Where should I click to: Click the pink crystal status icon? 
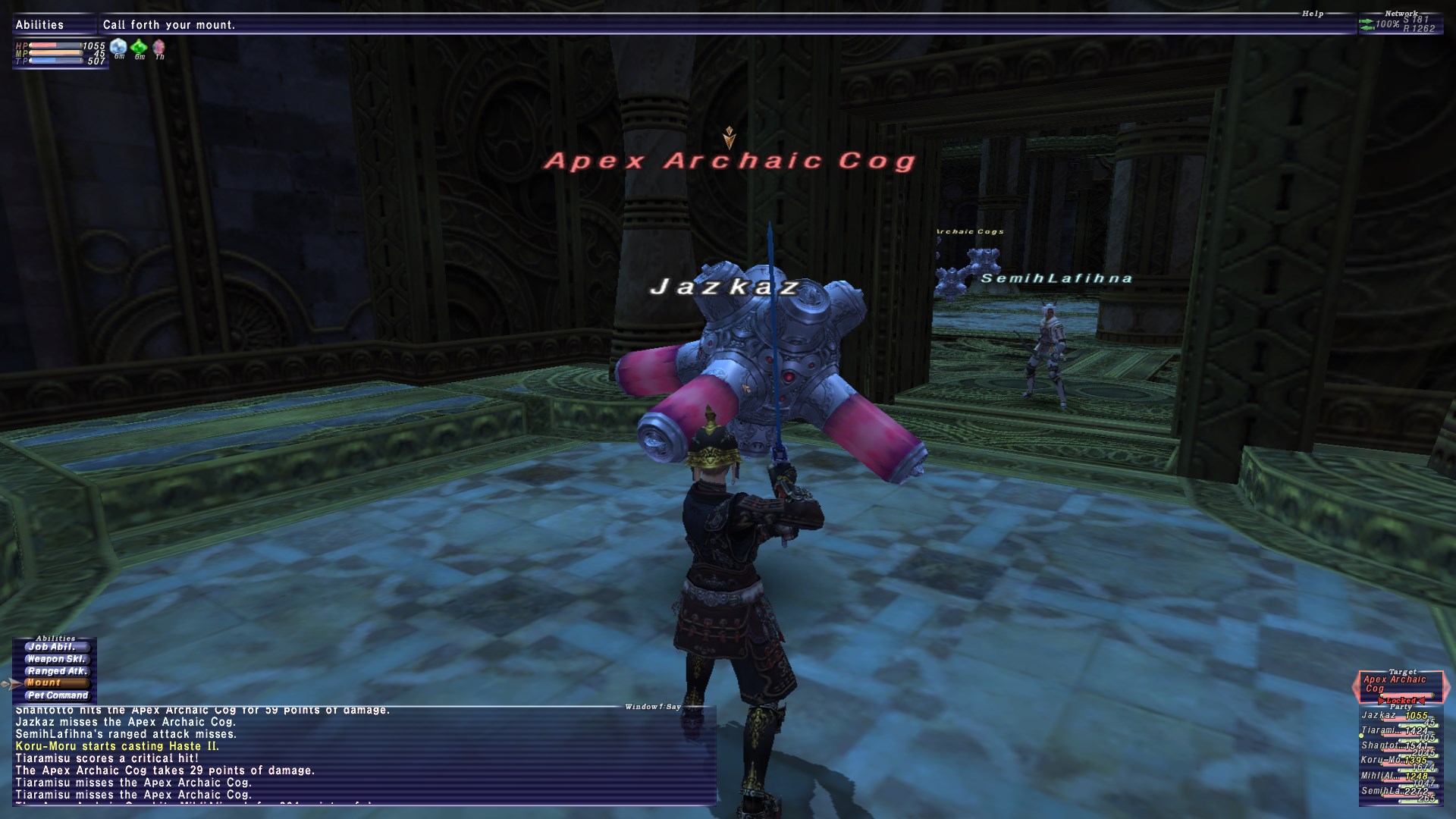tap(159, 47)
